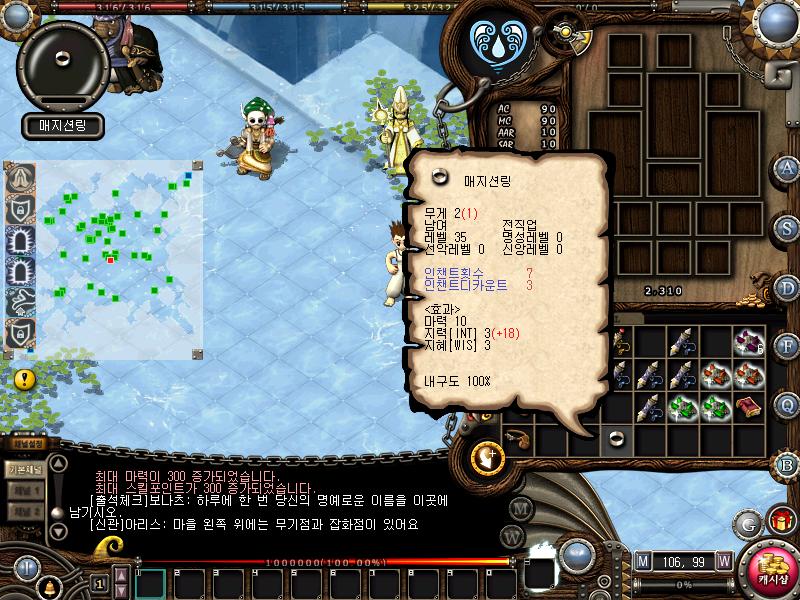Open the round B menu button

point(787,463)
